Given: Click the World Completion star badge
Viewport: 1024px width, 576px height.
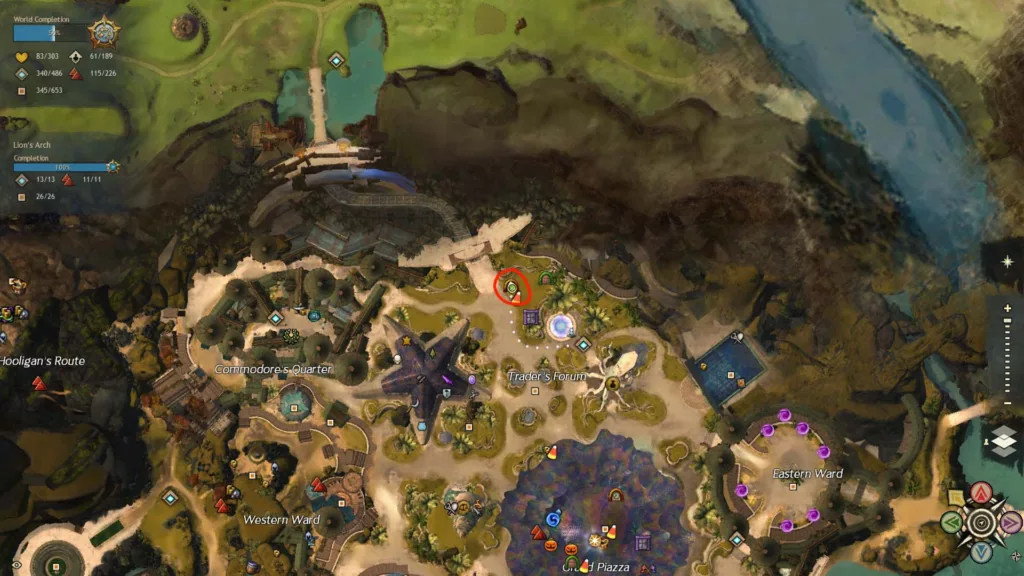Looking at the screenshot, I should click(103, 33).
